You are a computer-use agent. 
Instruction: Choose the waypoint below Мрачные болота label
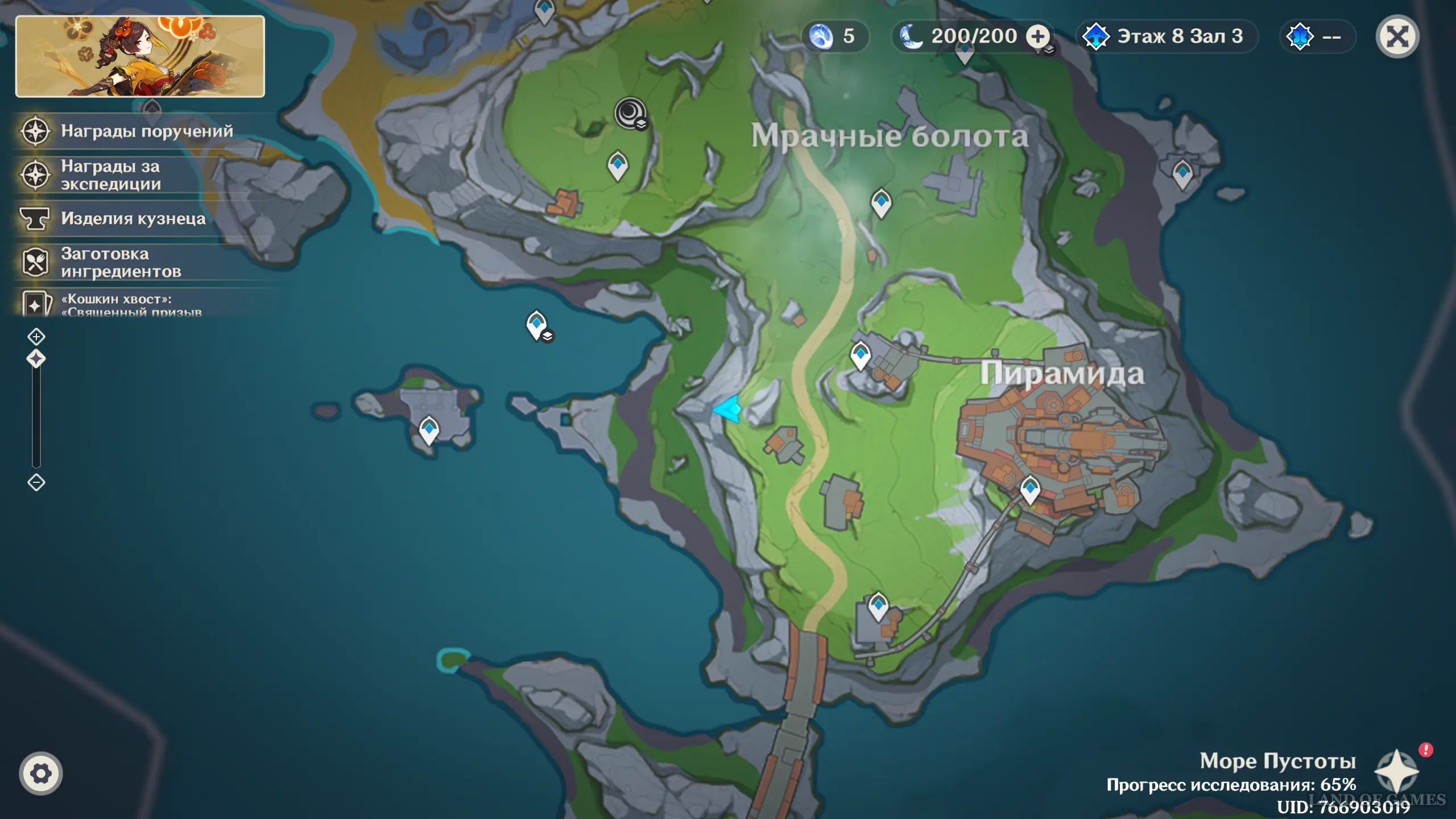click(881, 201)
